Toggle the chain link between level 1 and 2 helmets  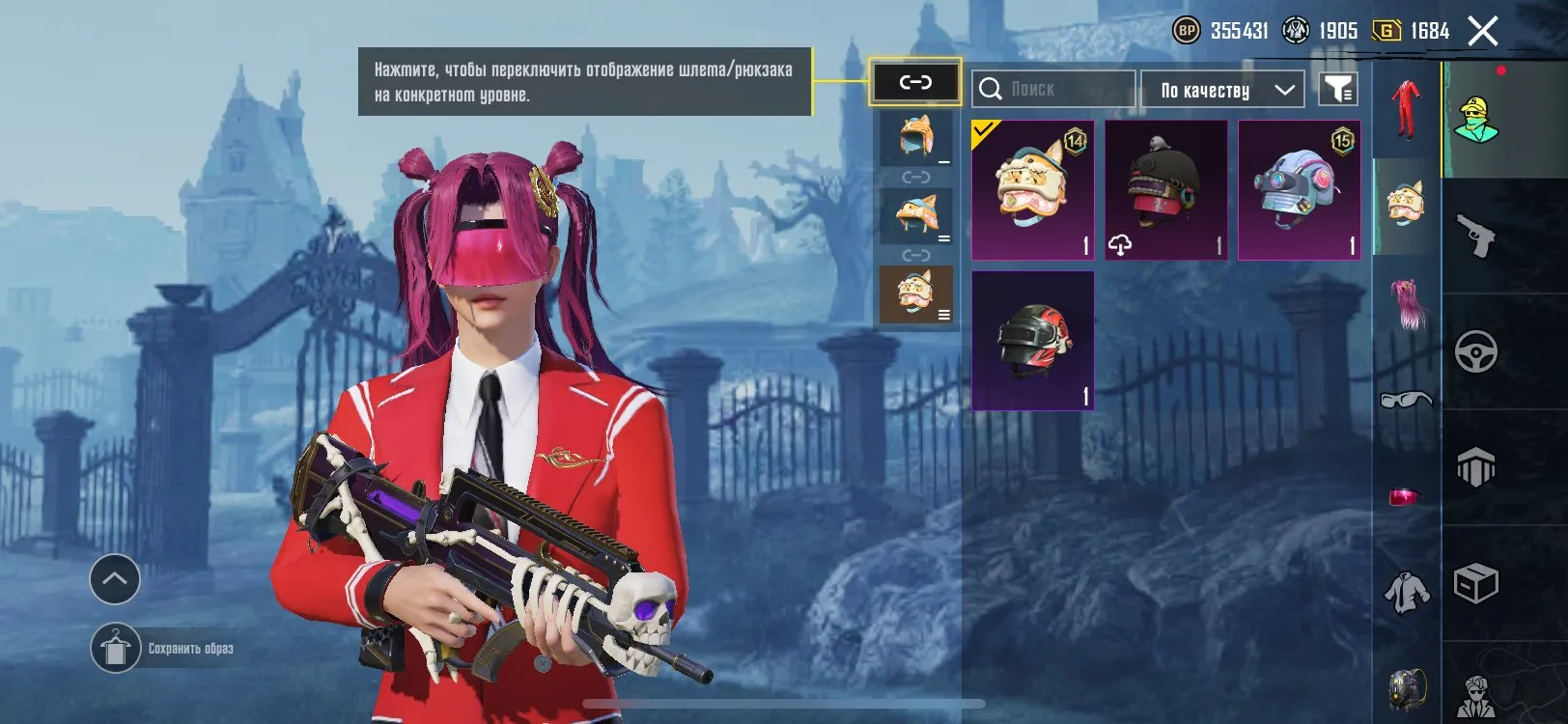pos(915,177)
